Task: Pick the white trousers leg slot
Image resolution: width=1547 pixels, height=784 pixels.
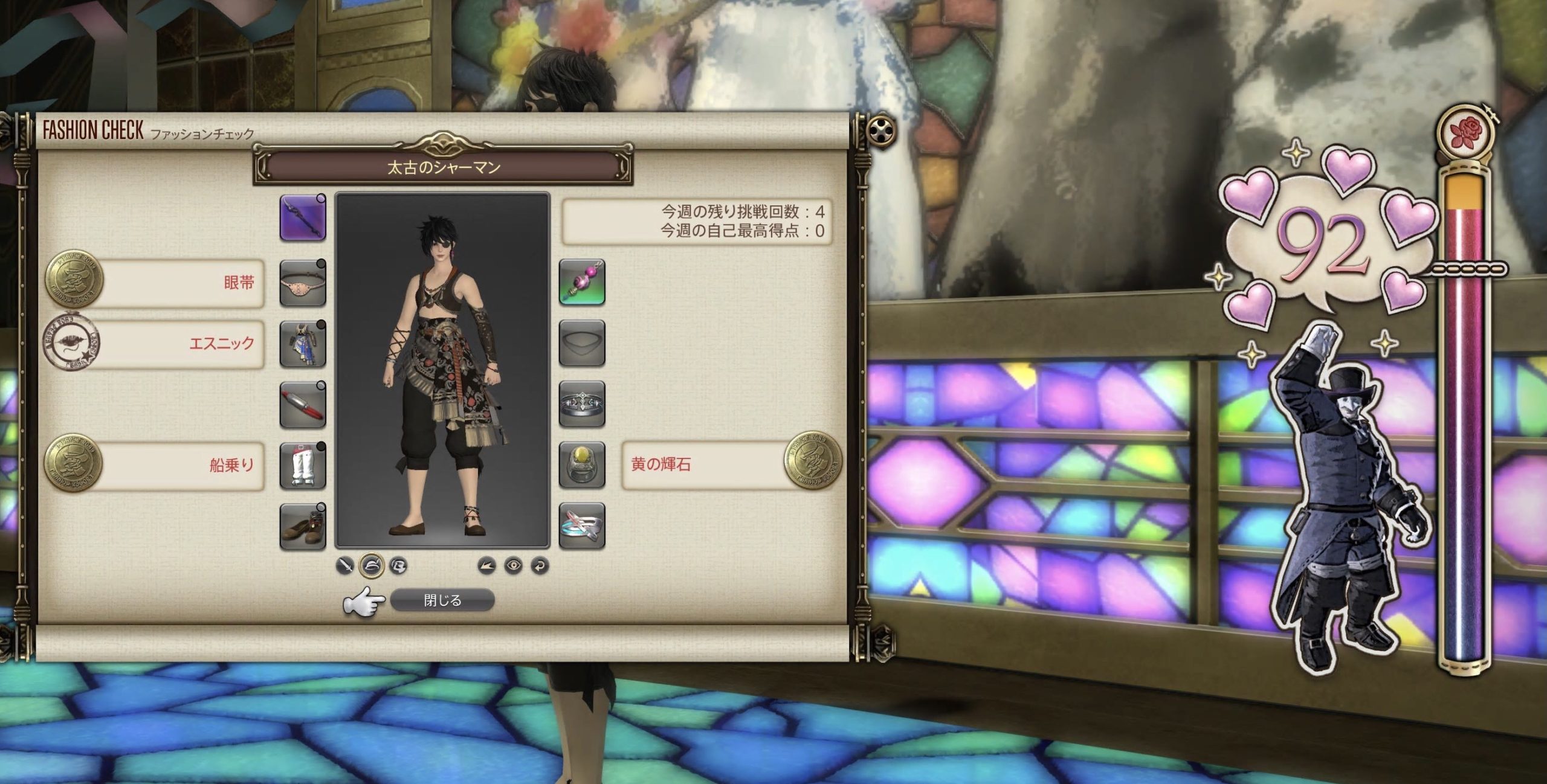Action: pos(303,466)
